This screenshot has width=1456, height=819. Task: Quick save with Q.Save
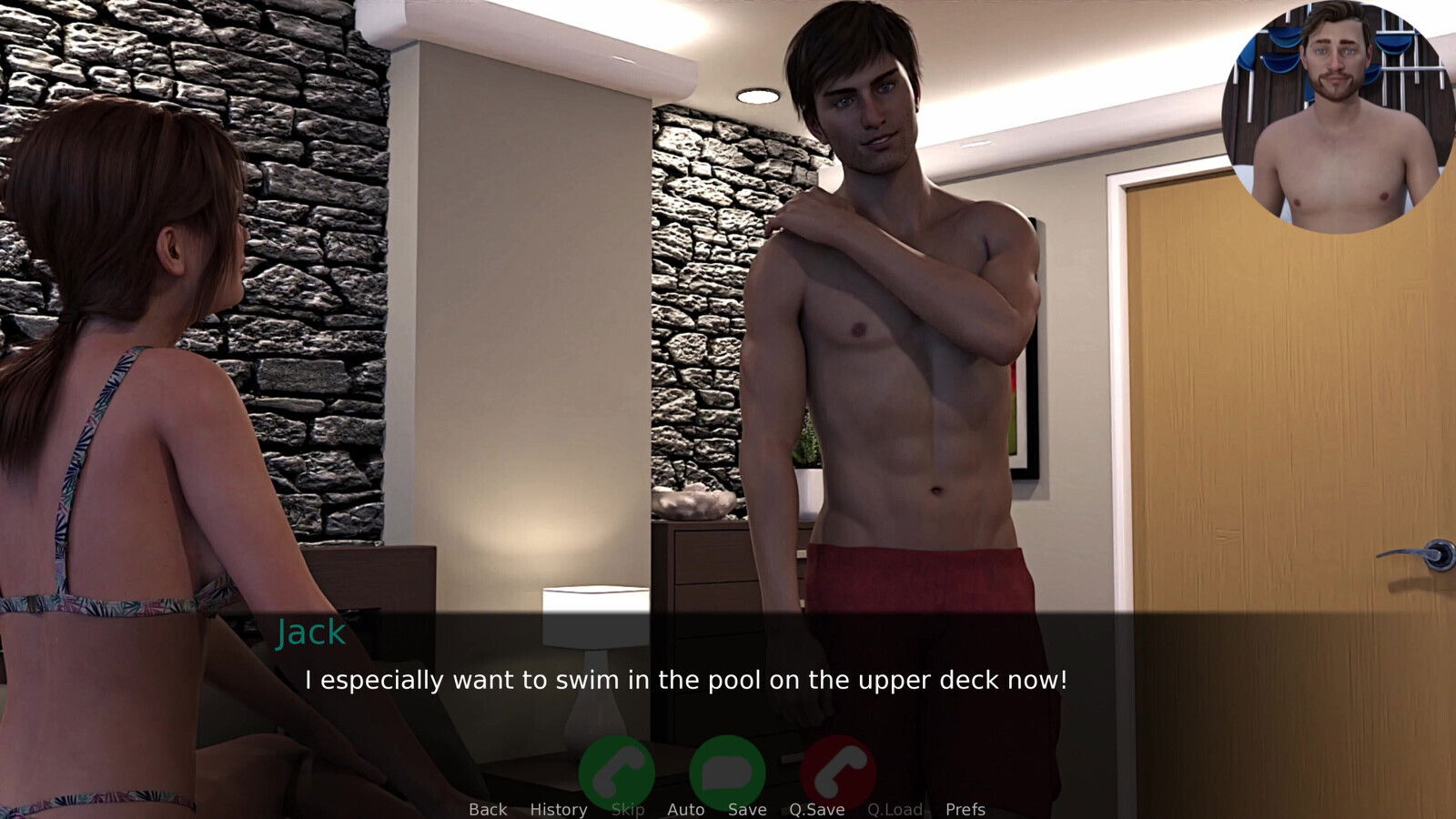816,809
